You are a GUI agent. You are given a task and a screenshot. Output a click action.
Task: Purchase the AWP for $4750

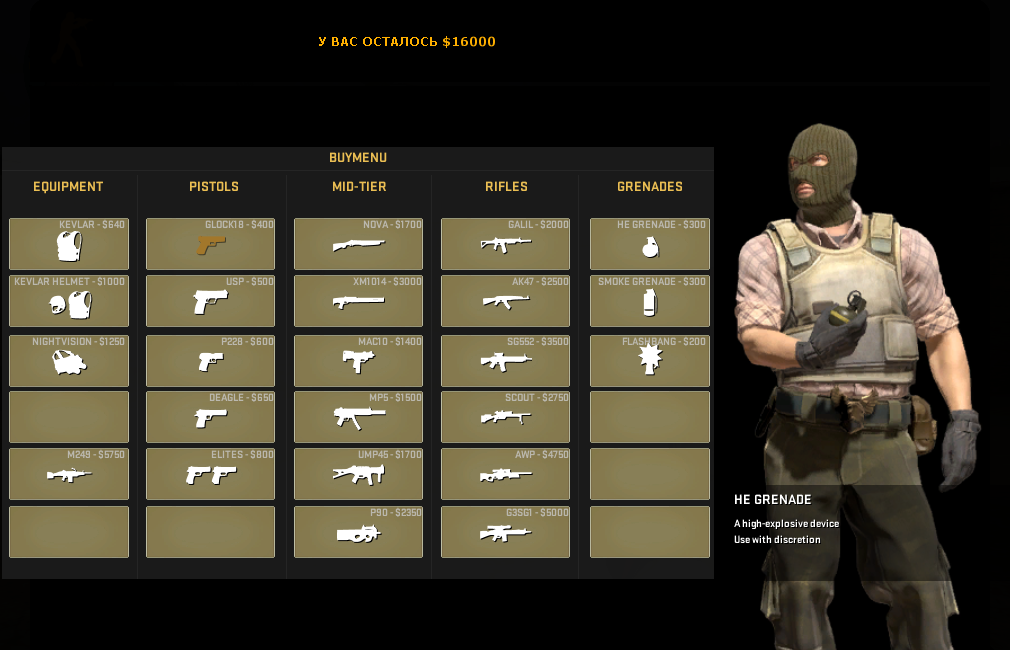(505, 474)
